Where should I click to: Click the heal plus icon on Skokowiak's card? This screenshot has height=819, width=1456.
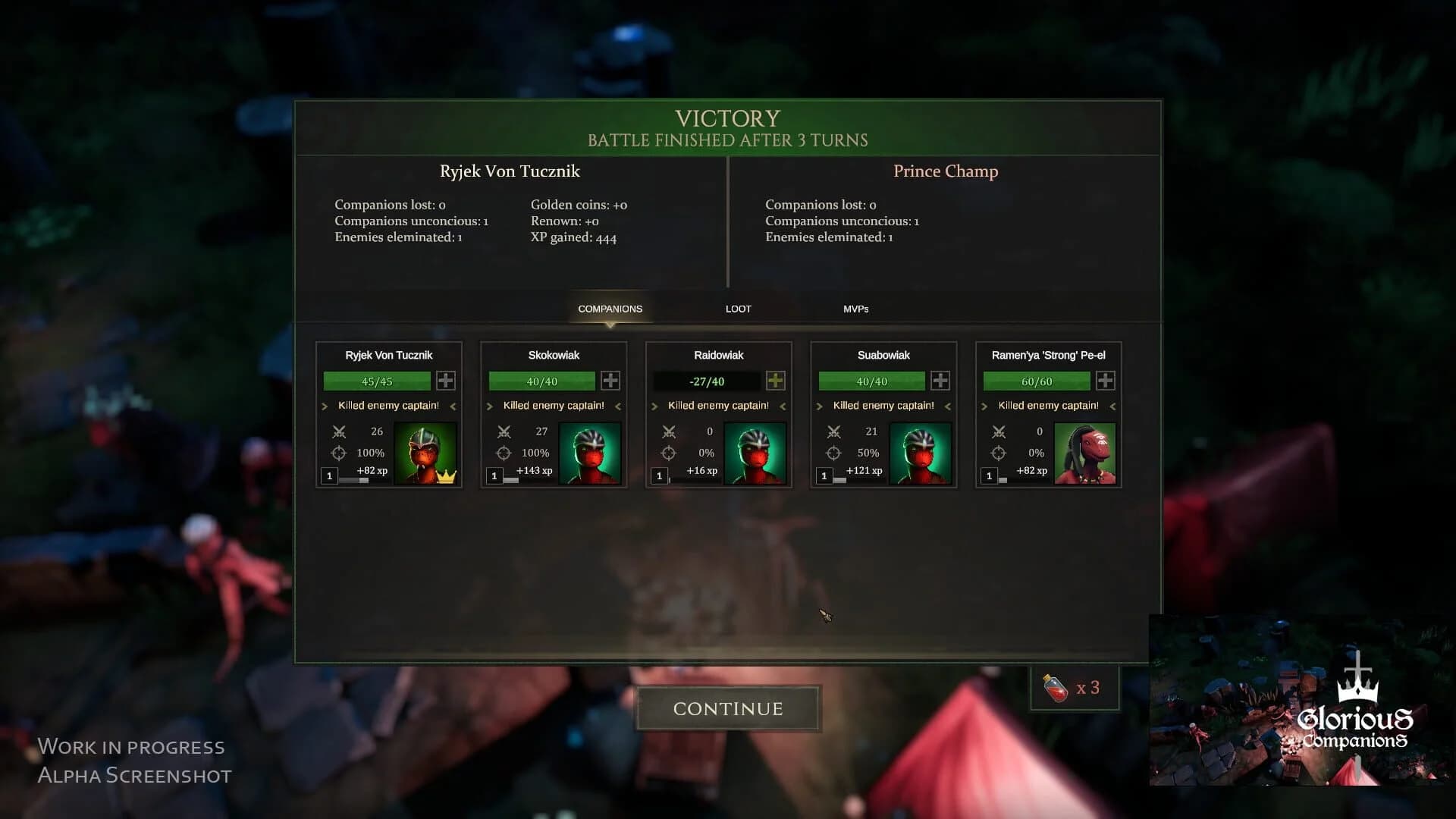tap(610, 381)
